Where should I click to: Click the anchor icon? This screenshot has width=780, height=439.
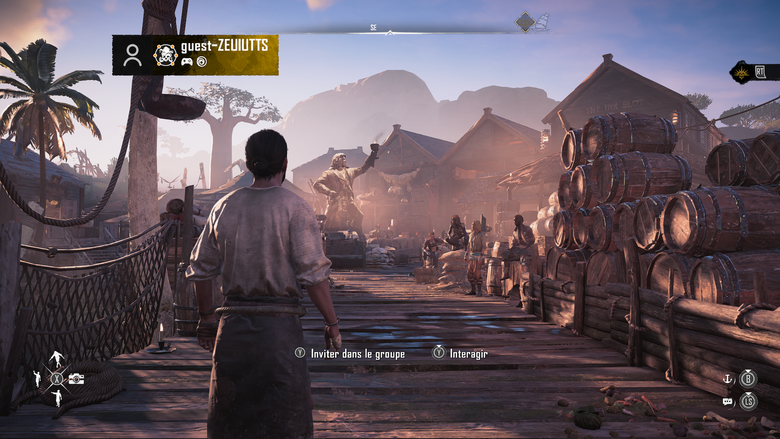(x=728, y=378)
